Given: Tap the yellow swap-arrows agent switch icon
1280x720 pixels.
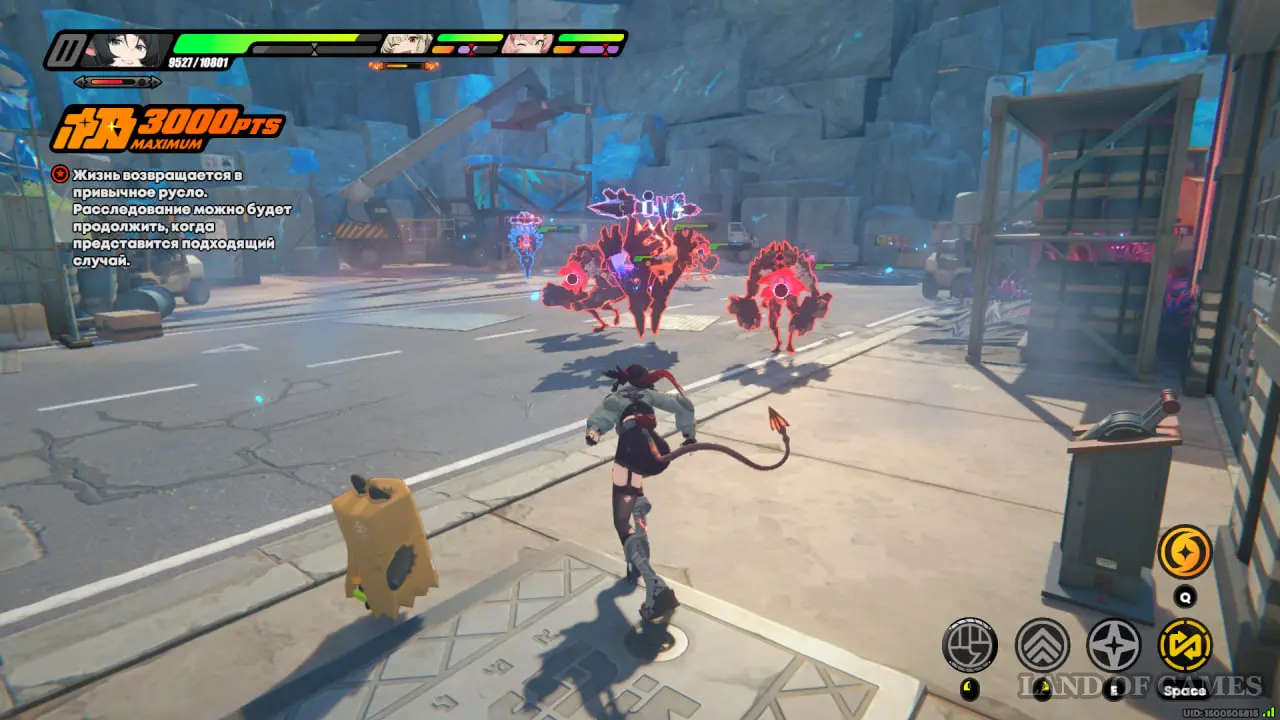Looking at the screenshot, I should point(1185,644).
